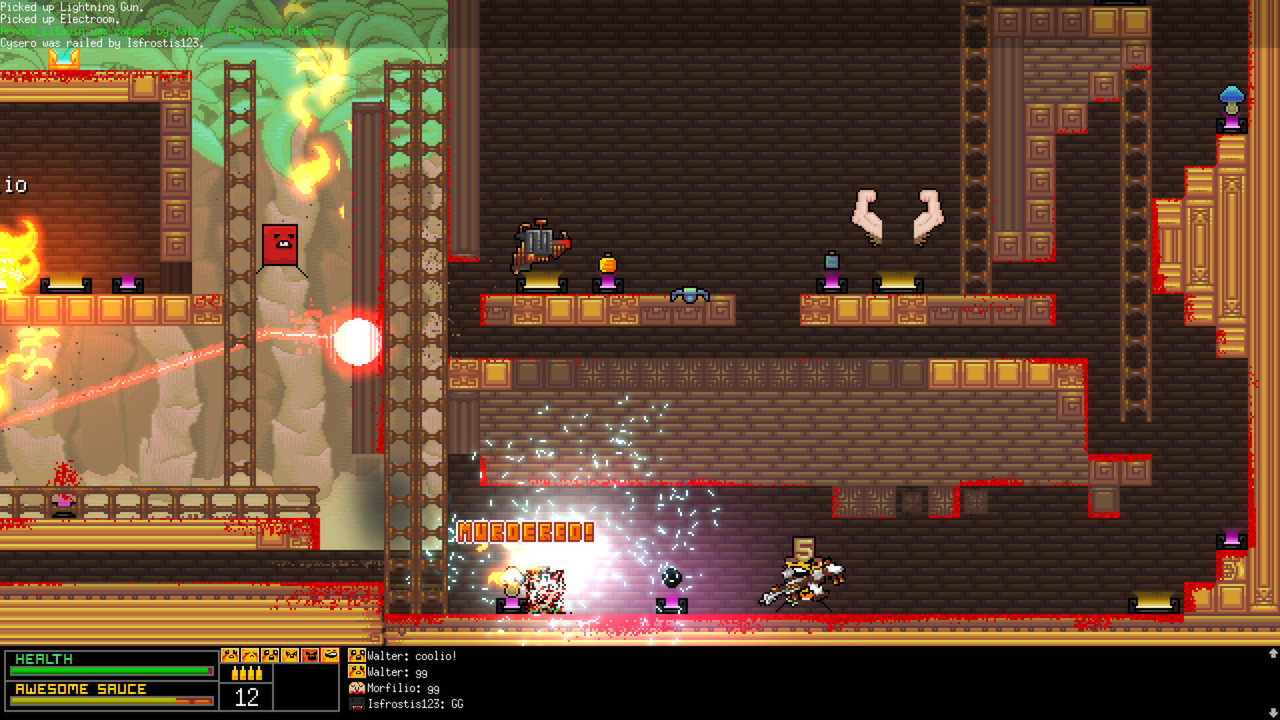Viewport: 1280px width, 720px height.
Task: Select the angry eyebrow emote icon
Action: point(290,656)
